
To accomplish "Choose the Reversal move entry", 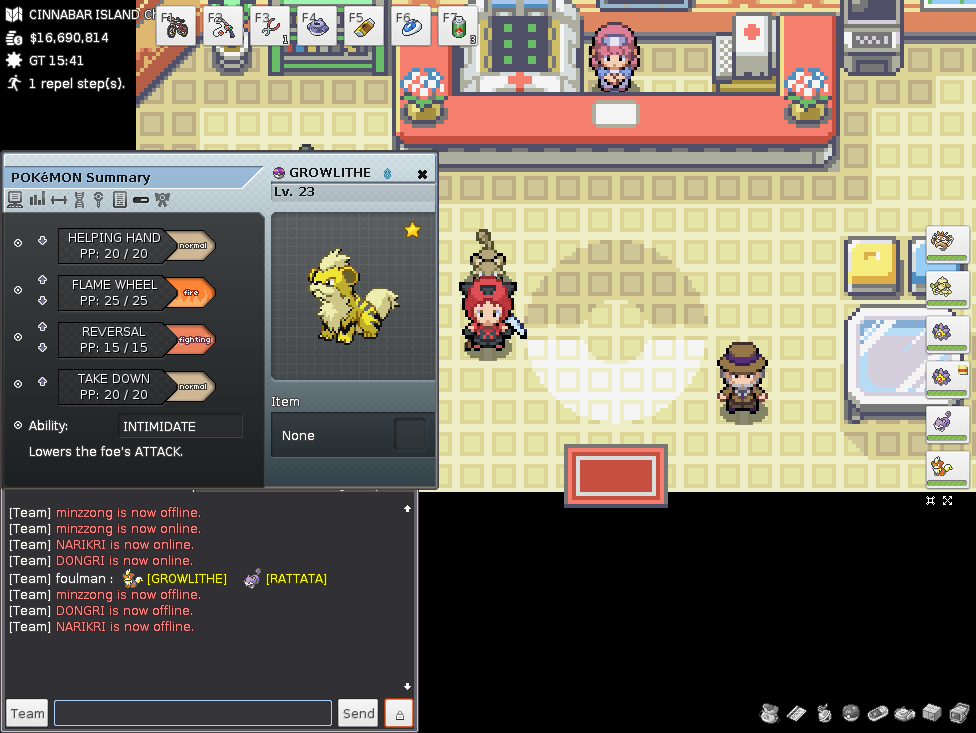I will click(x=114, y=339).
